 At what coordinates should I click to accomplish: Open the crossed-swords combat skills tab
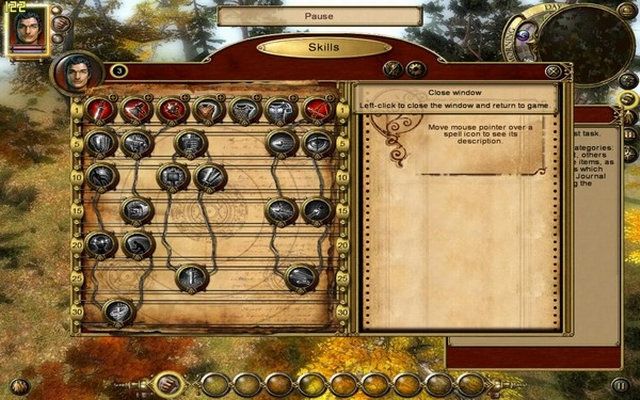coord(394,69)
